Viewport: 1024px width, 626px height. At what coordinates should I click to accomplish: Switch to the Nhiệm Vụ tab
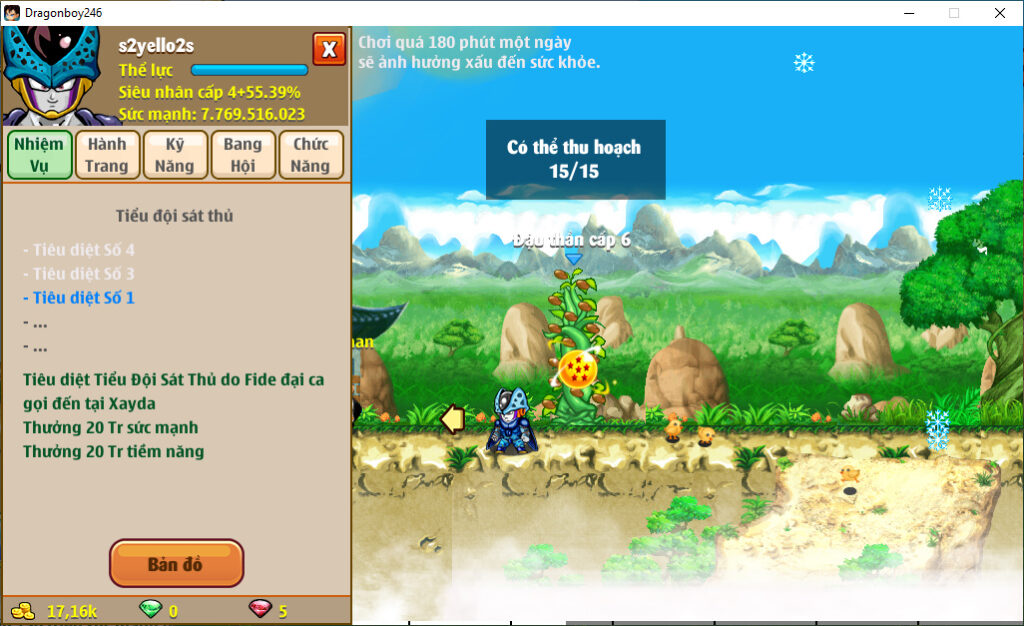coord(39,155)
